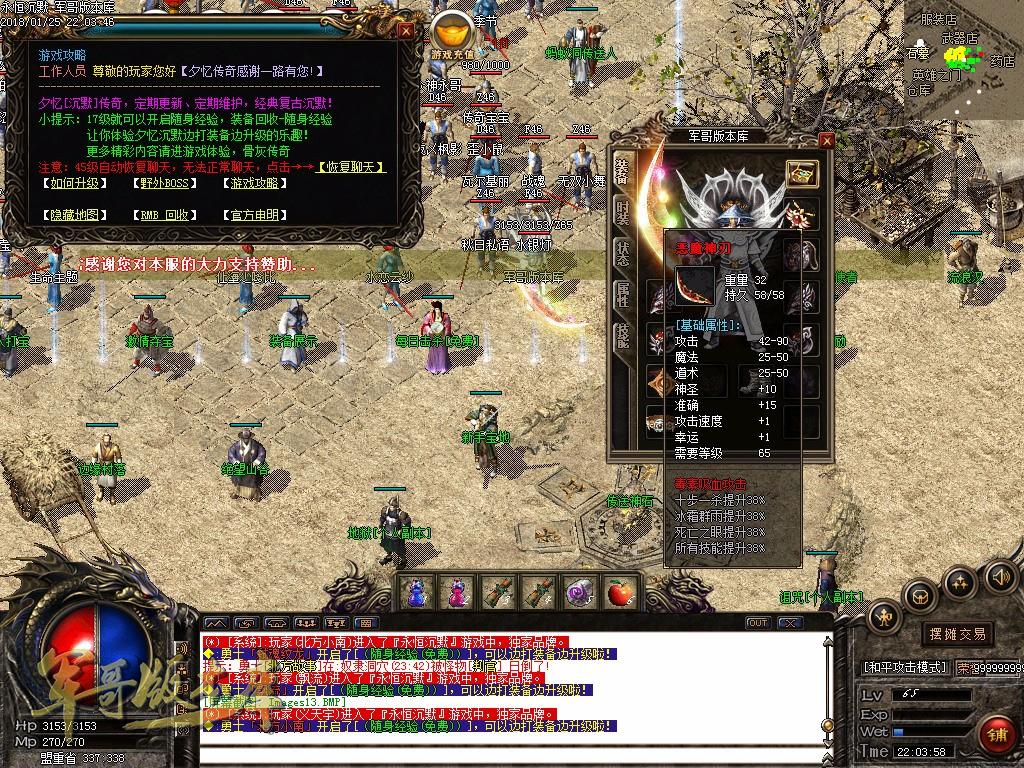This screenshot has width=1024, height=768.
Task: Click the treasure chest icon in equipment panel
Action: click(x=801, y=173)
